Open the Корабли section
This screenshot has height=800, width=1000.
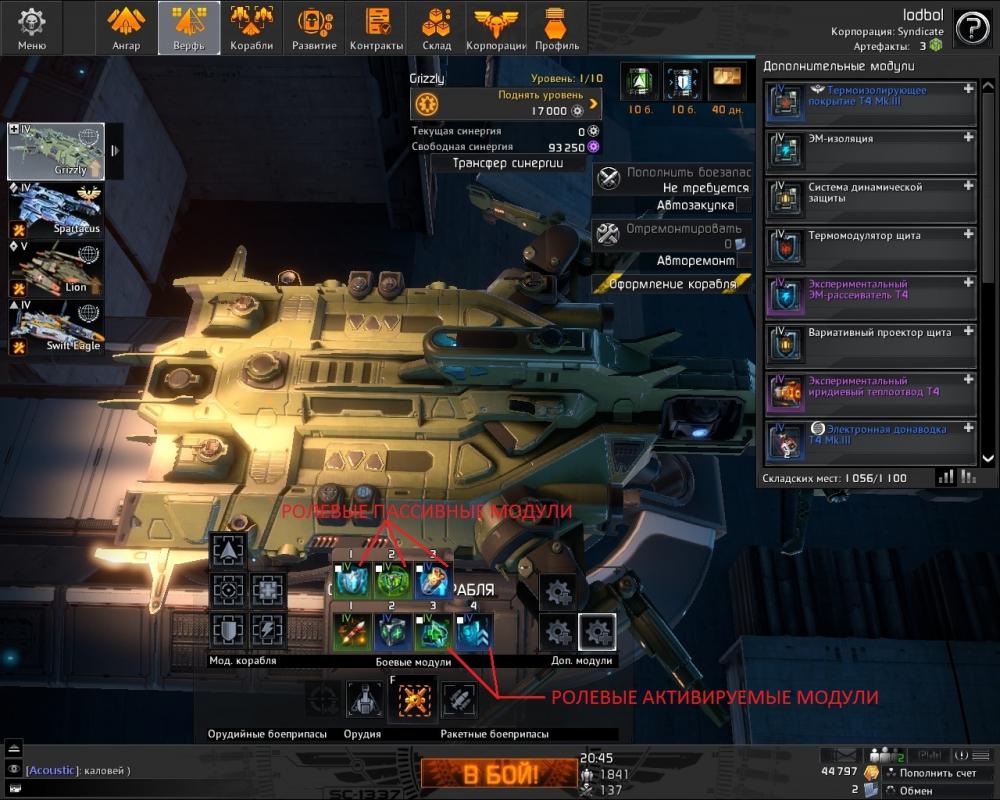[251, 27]
